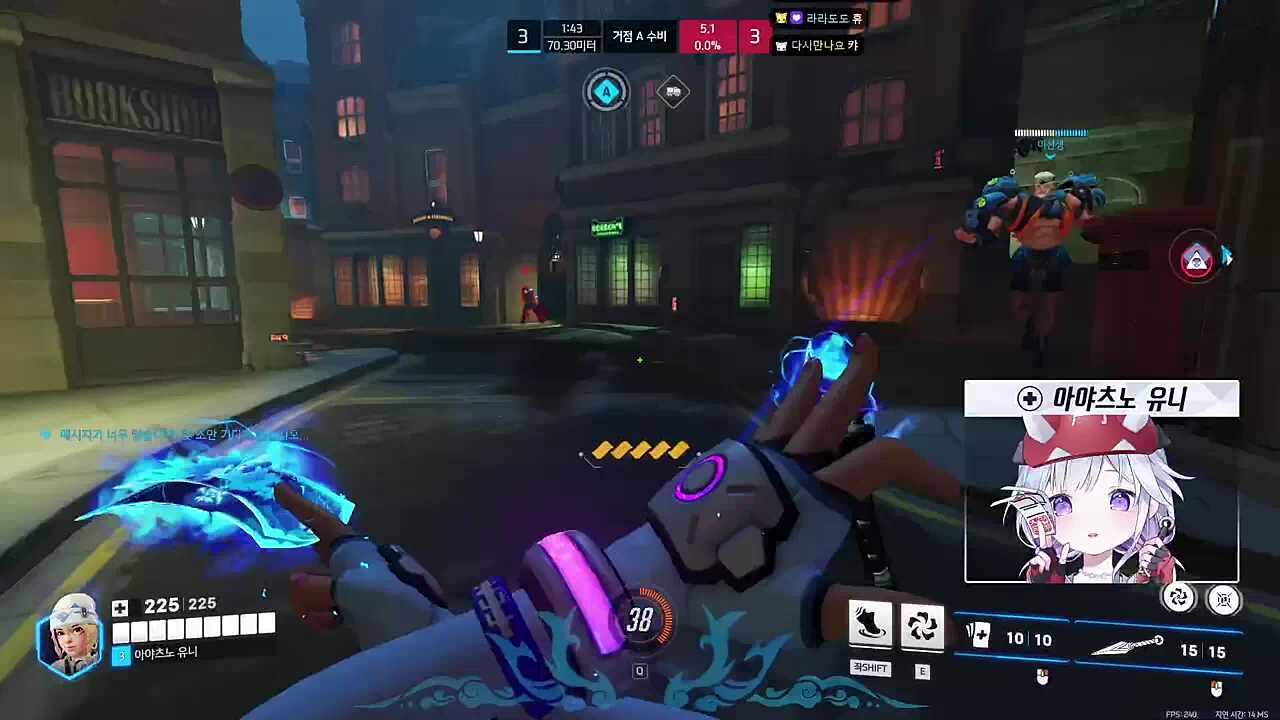Click the ultimate charge meter showing 38

(640, 621)
